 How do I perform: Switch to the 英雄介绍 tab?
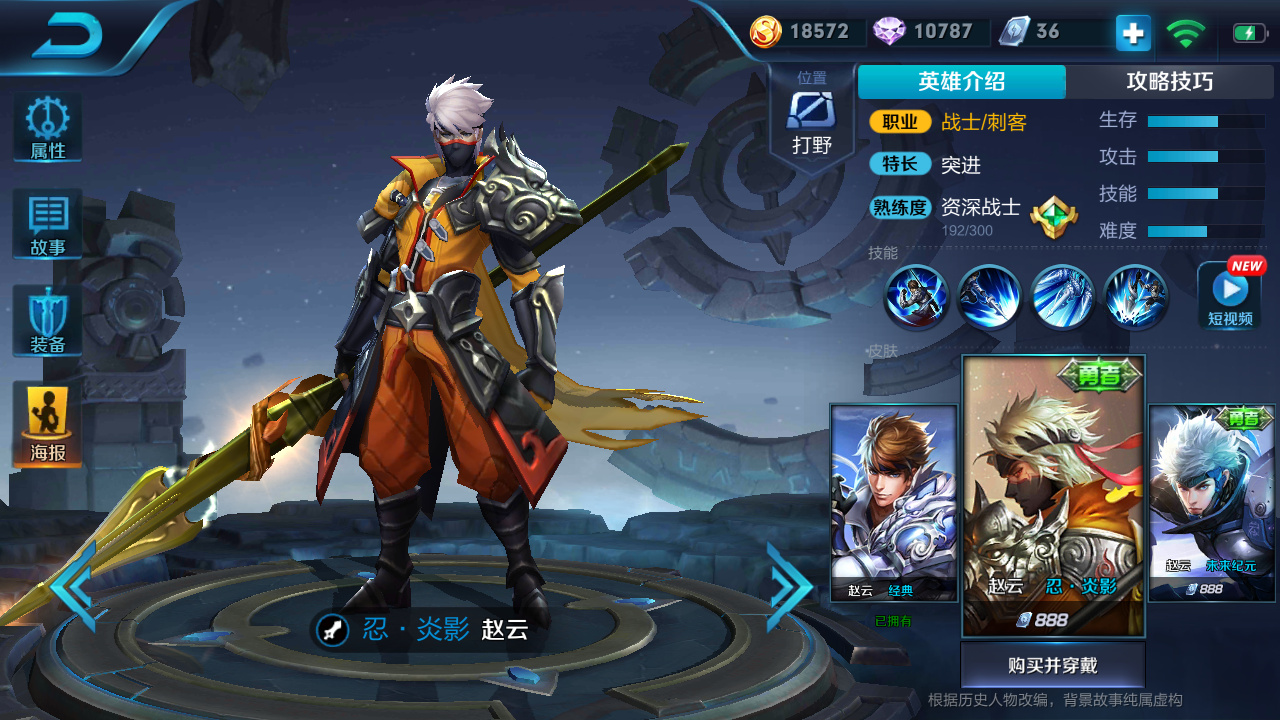pyautogui.click(x=961, y=82)
